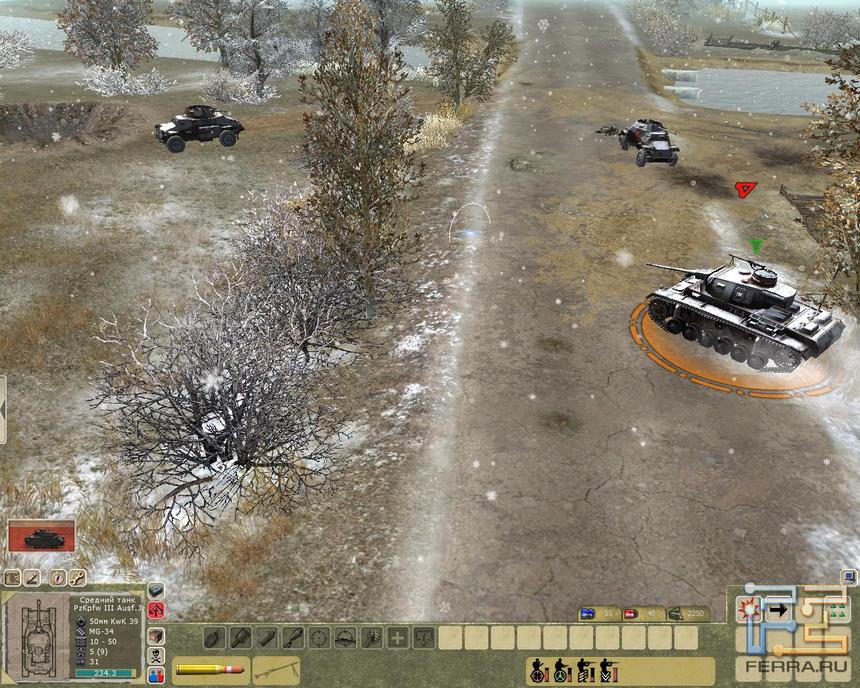Click the compass icon
860x688 pixels.
58,577
